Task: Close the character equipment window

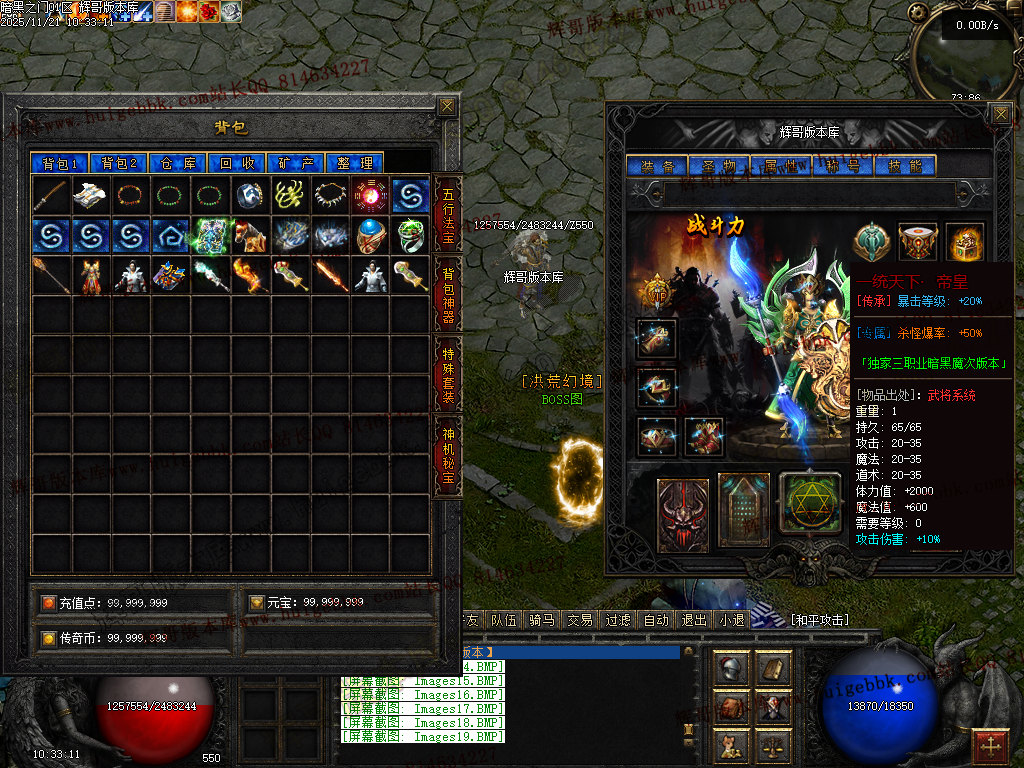Action: click(x=1000, y=114)
